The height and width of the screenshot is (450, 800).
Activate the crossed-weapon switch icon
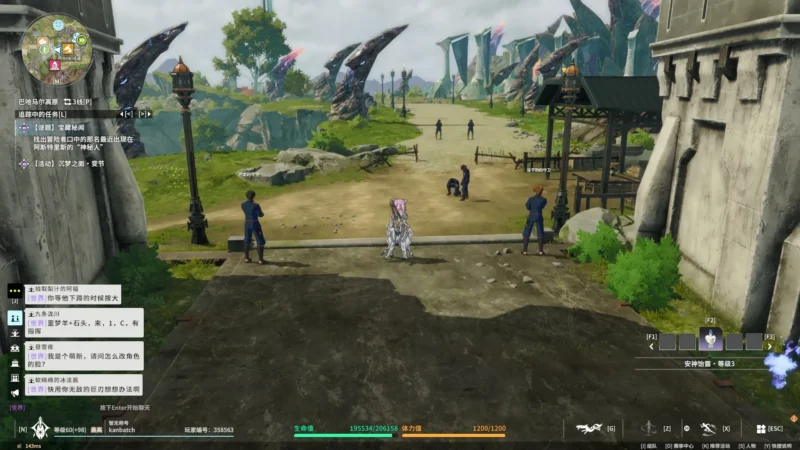pyautogui.click(x=708, y=429)
